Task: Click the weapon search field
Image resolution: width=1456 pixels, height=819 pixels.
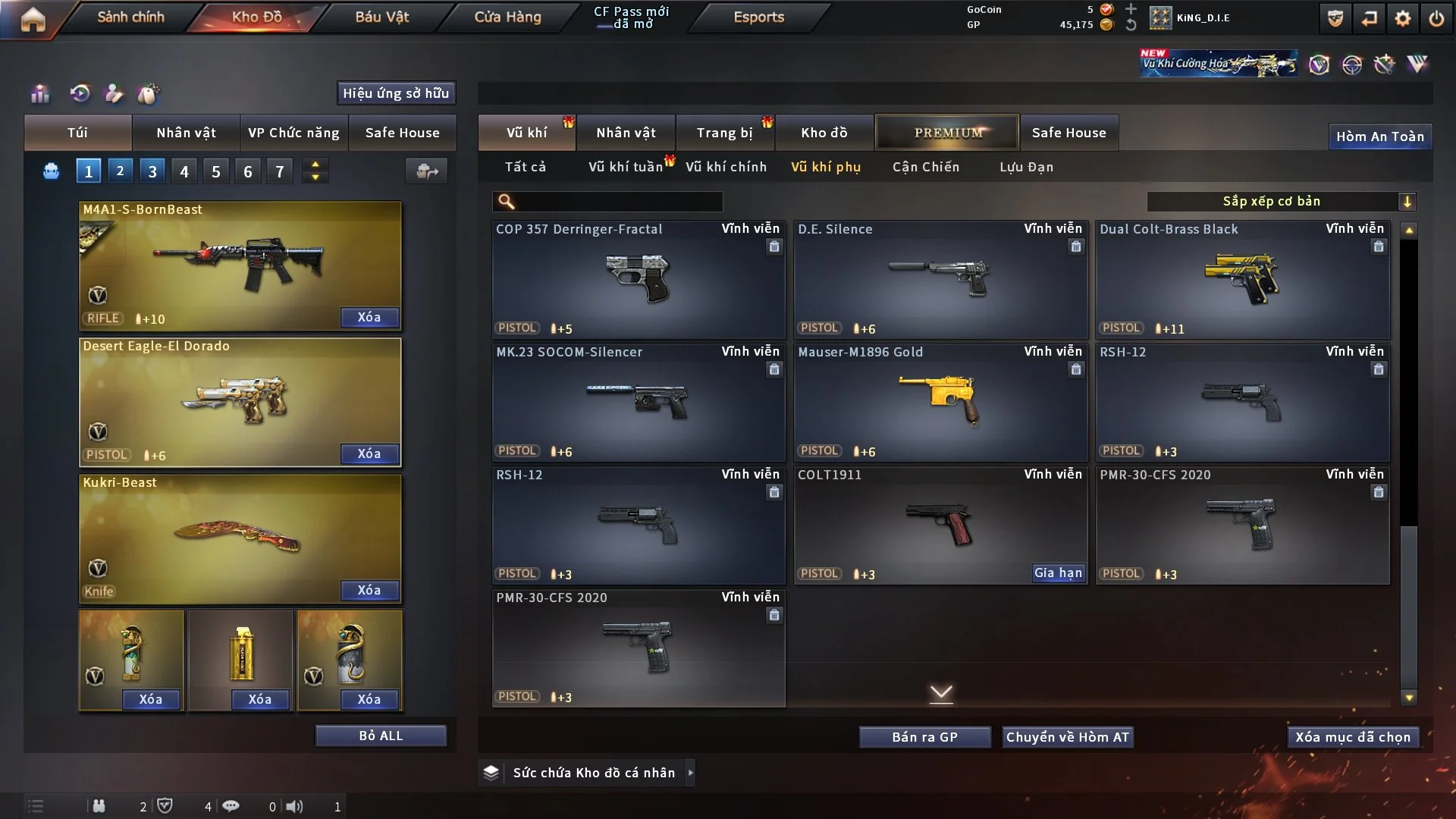Action: (x=618, y=201)
